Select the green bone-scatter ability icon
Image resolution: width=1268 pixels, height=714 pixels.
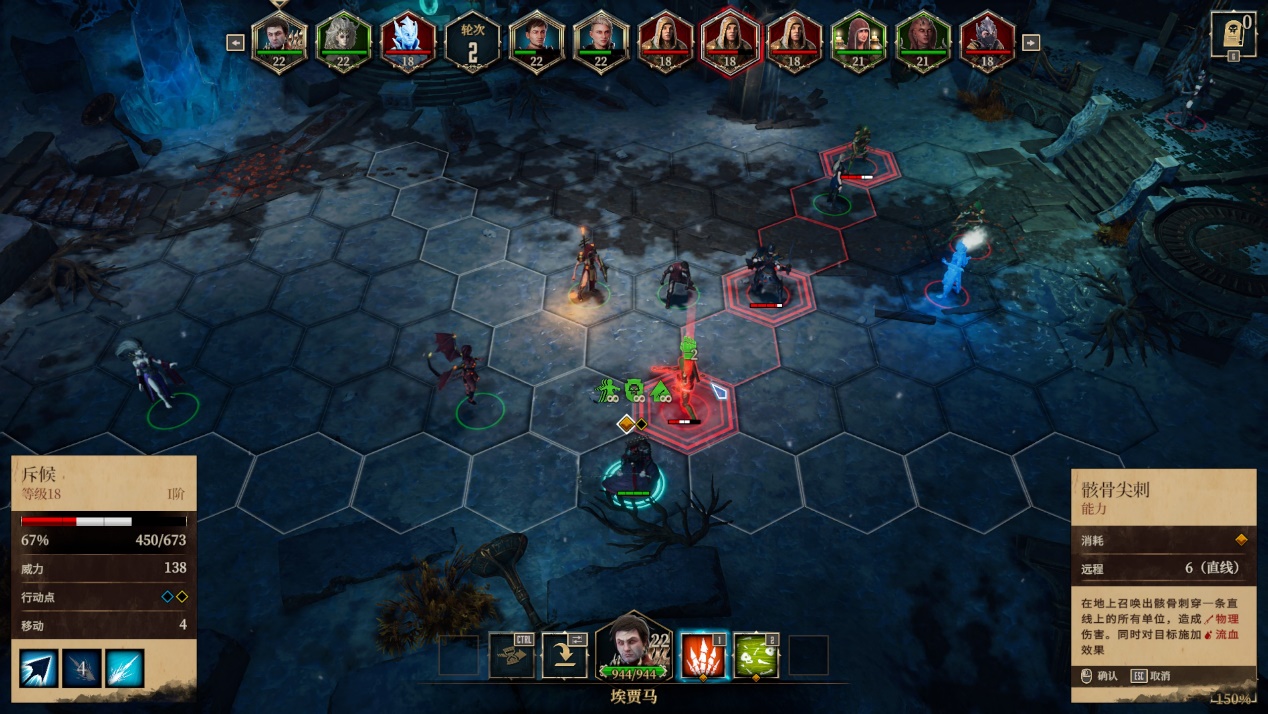click(756, 655)
